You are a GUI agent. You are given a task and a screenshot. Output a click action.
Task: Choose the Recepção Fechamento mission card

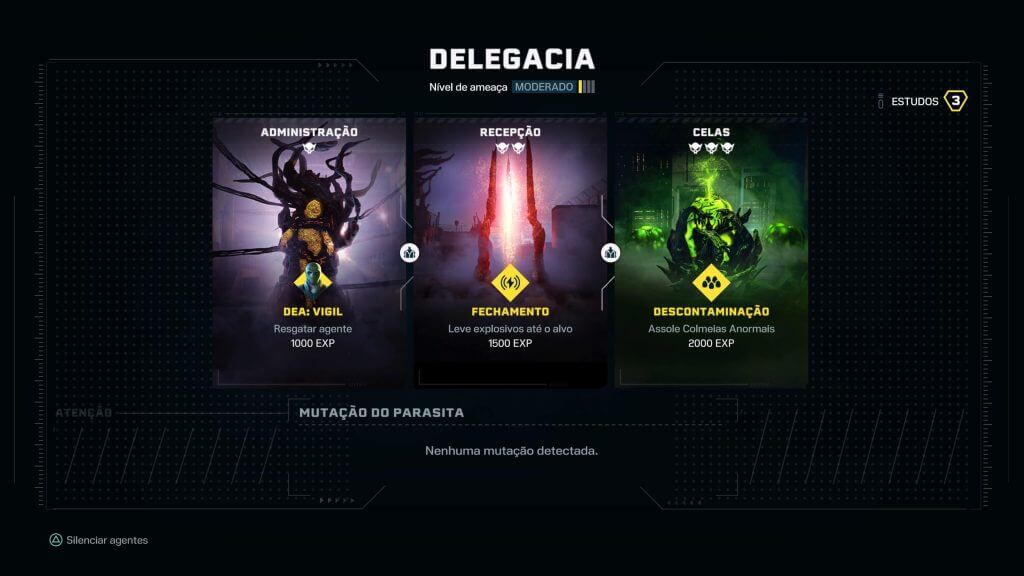click(510, 252)
